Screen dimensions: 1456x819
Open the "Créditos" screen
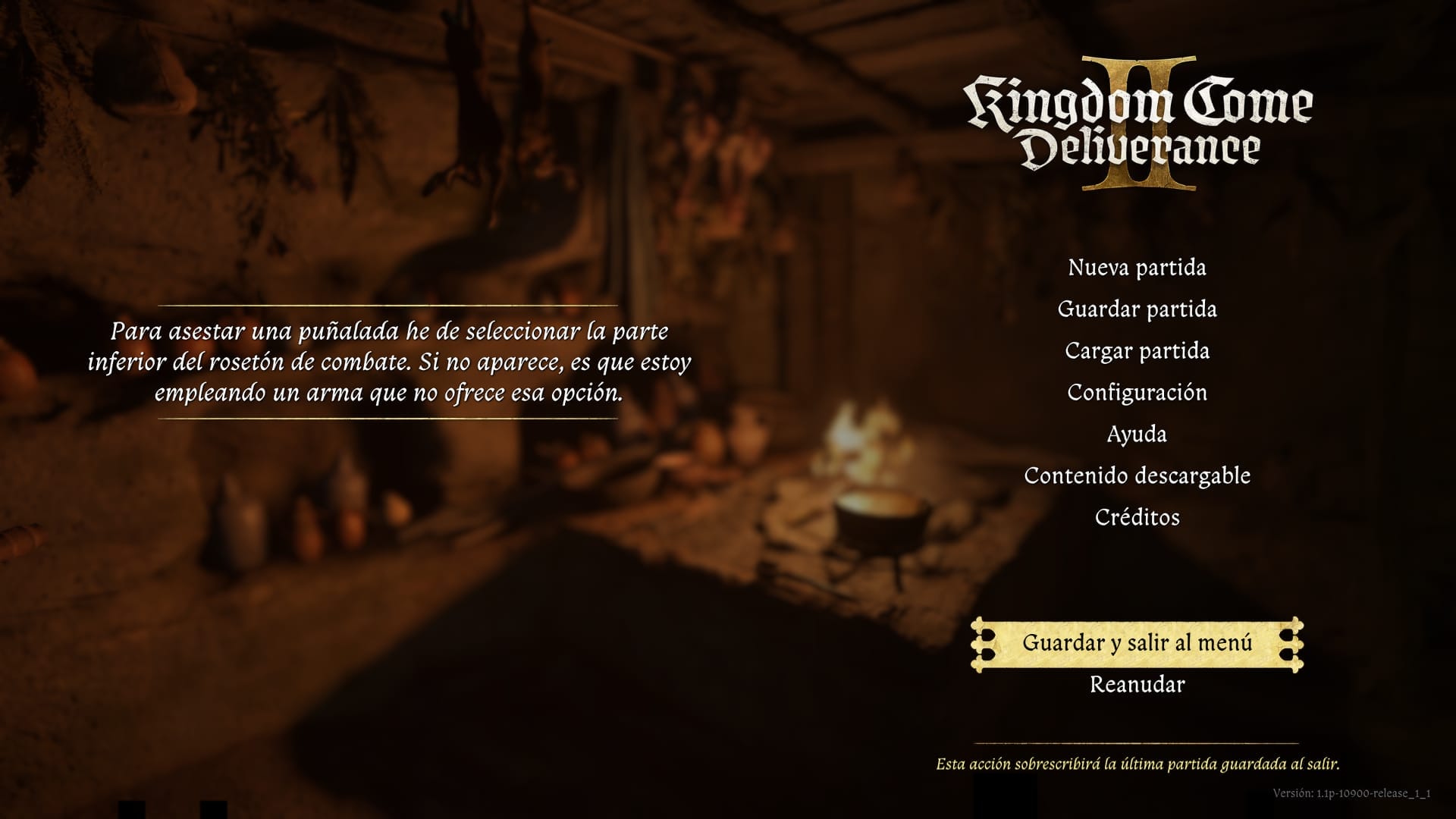tap(1137, 517)
